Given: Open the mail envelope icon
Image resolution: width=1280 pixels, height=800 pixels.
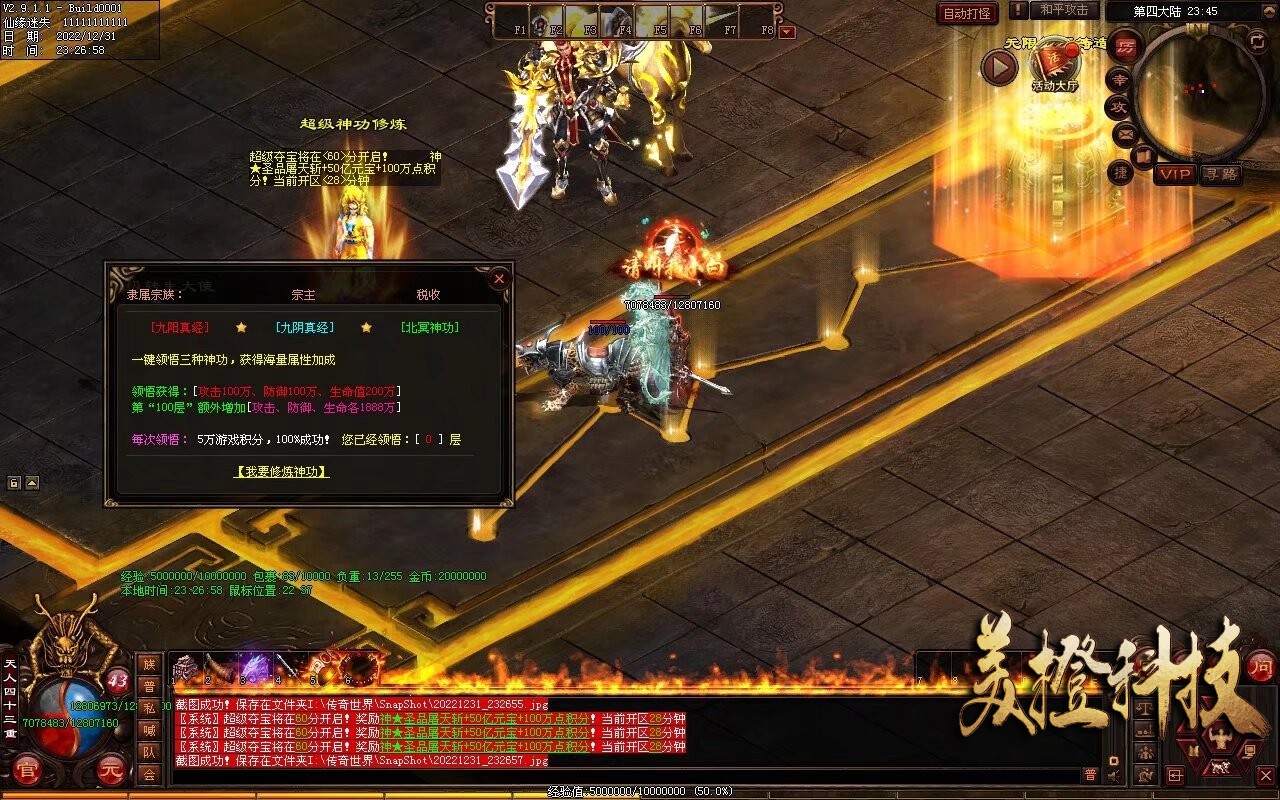Looking at the screenshot, I should 1124,133.
